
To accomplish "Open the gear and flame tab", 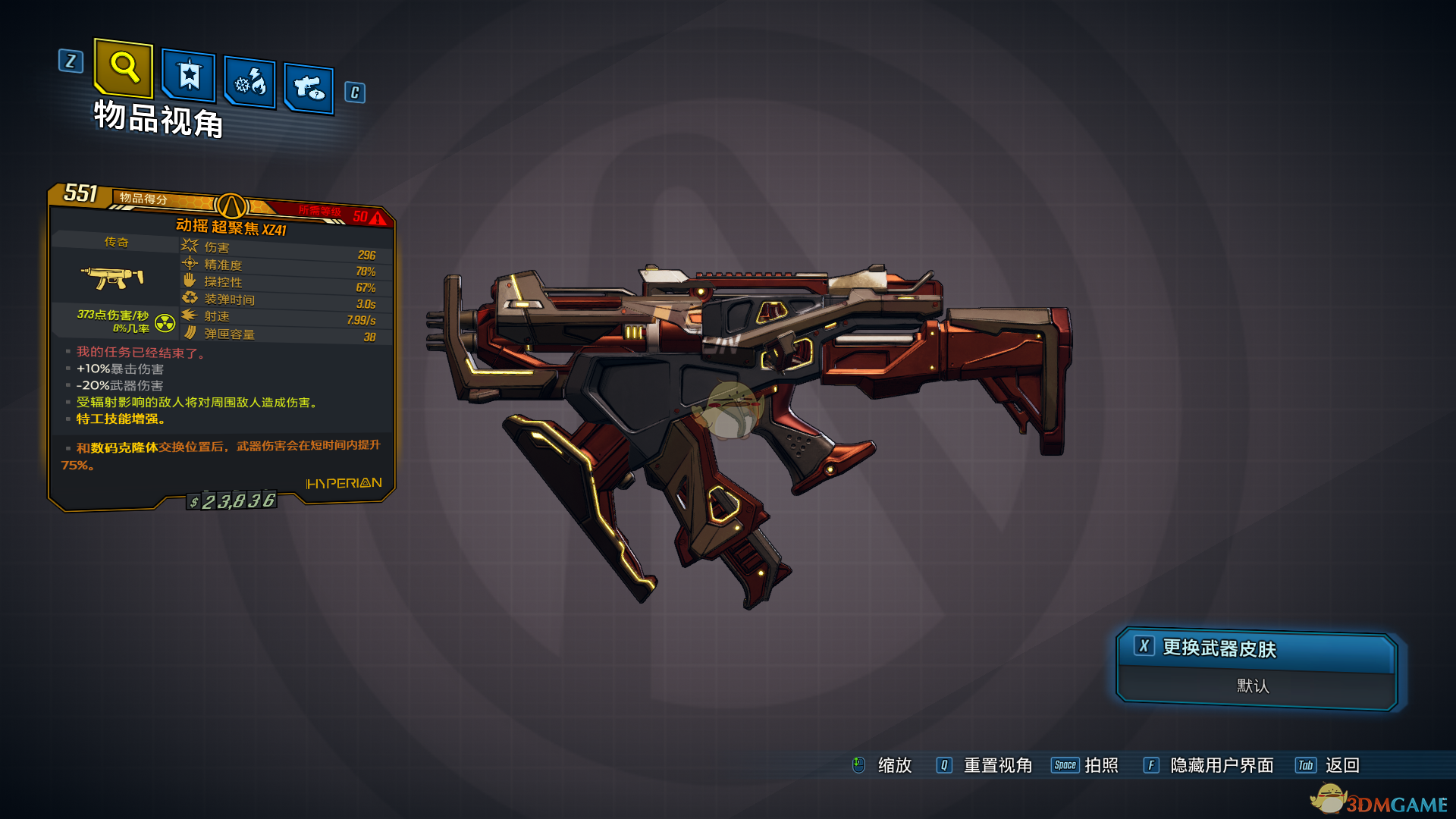I will [250, 82].
